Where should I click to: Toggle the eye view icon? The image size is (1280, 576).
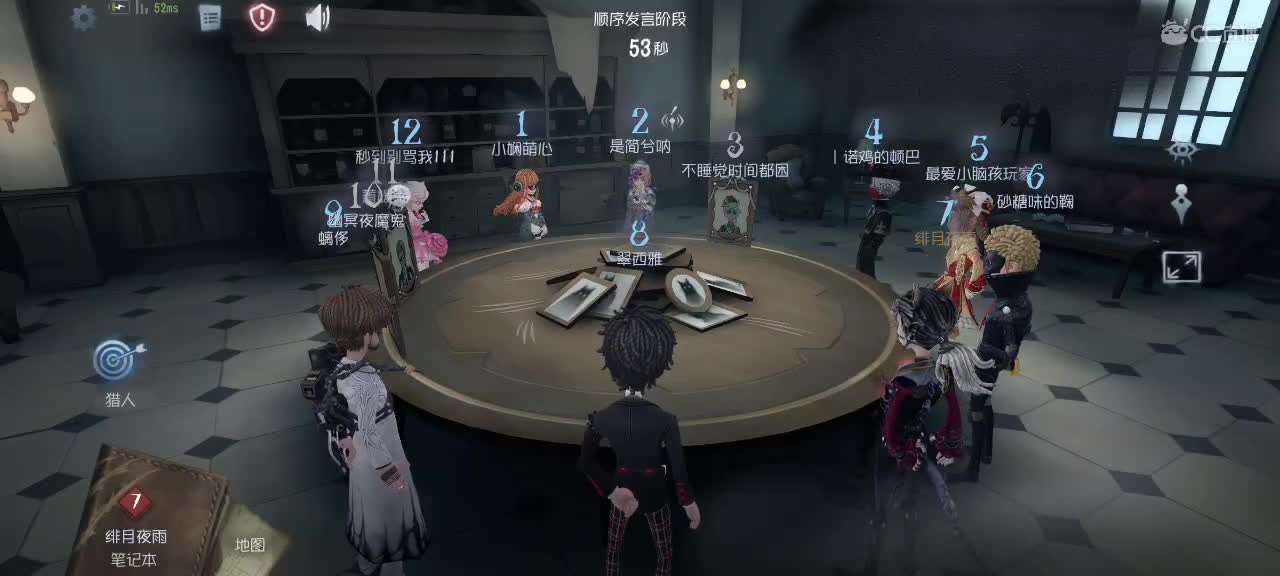tap(1180, 151)
